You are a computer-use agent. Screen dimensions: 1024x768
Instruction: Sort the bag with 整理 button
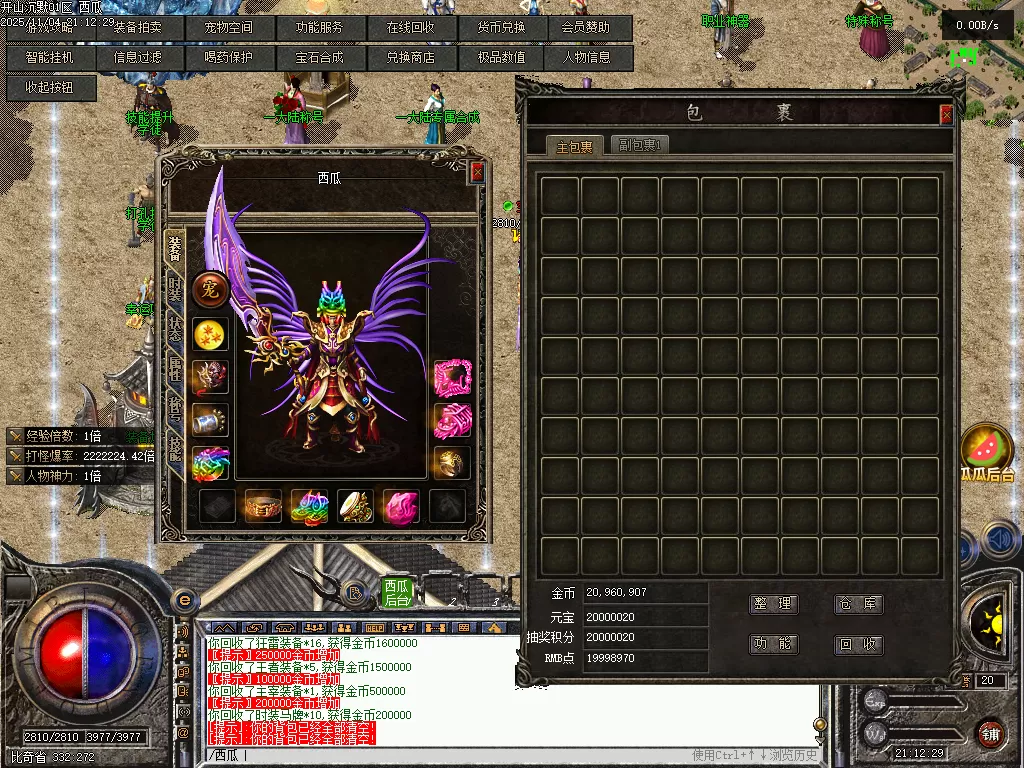click(x=773, y=604)
